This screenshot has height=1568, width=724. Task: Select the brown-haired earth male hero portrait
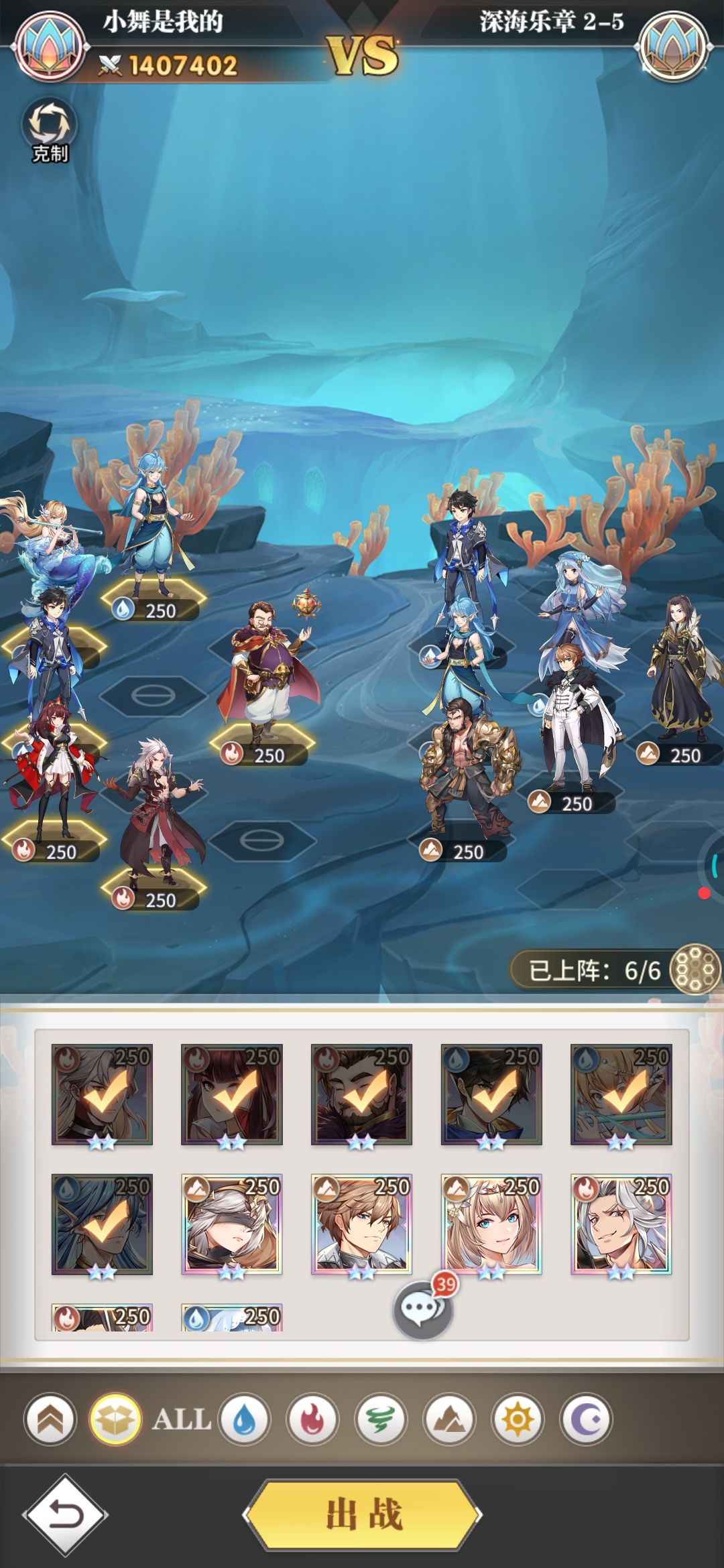pyautogui.click(x=361, y=1224)
